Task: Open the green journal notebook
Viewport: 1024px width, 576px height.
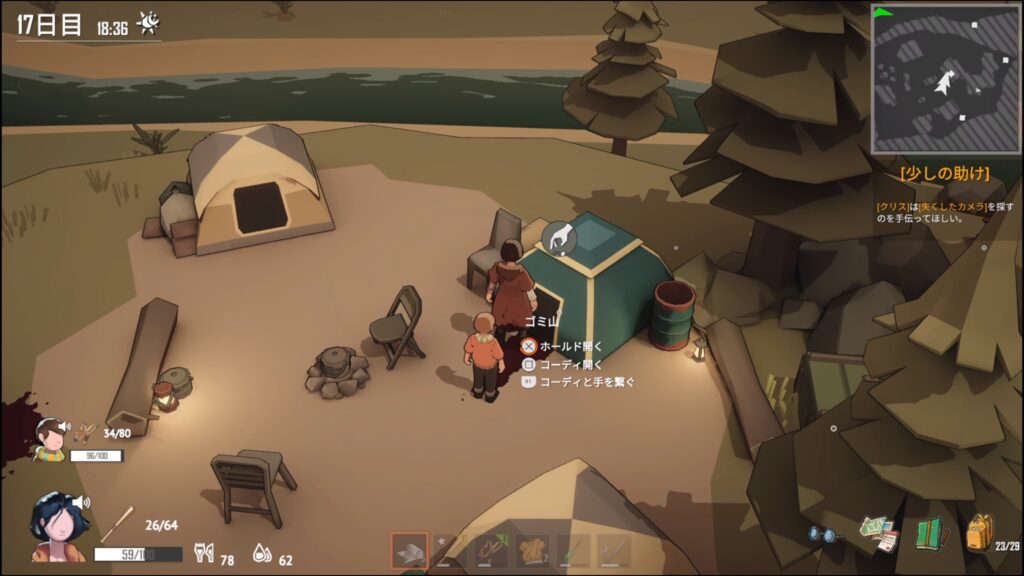Action: pos(931,534)
